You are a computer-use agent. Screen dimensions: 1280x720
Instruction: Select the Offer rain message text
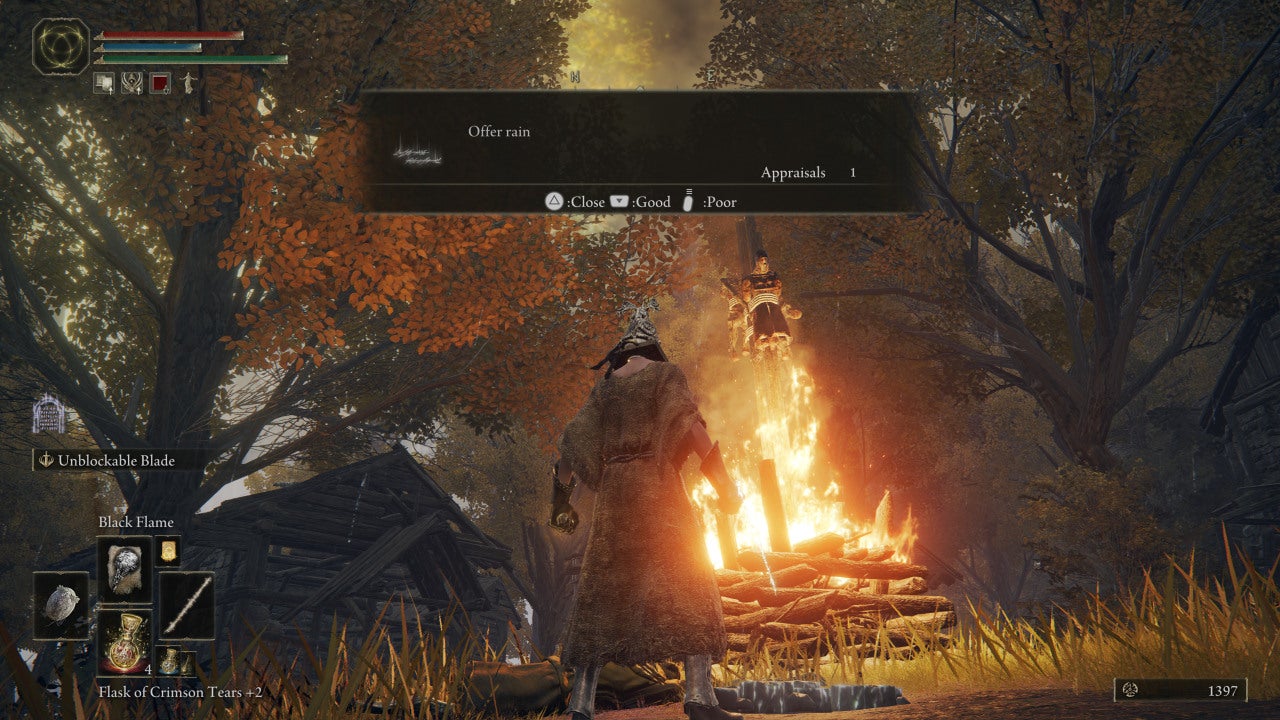coord(498,131)
